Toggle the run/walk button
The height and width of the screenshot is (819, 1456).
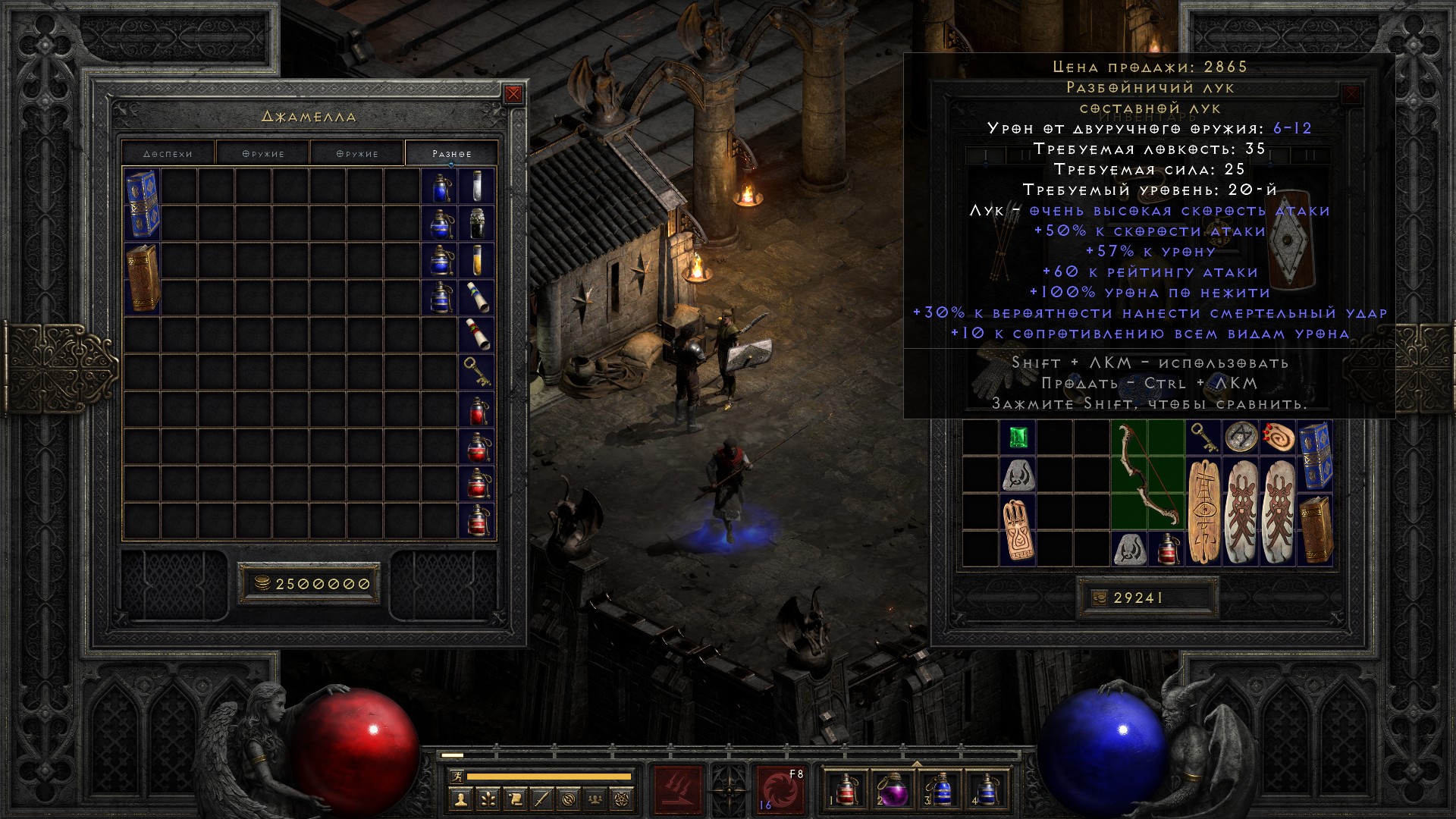(455, 777)
